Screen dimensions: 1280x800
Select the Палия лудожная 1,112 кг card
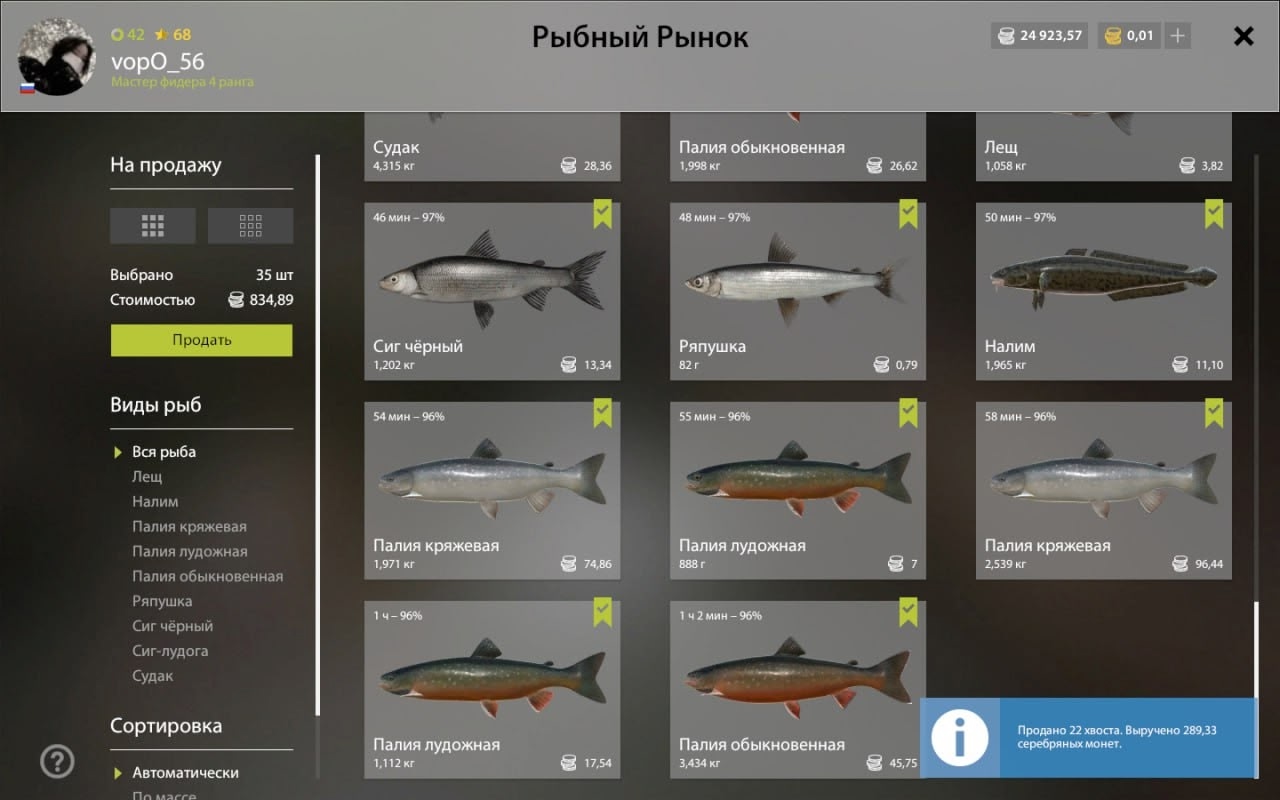point(492,689)
